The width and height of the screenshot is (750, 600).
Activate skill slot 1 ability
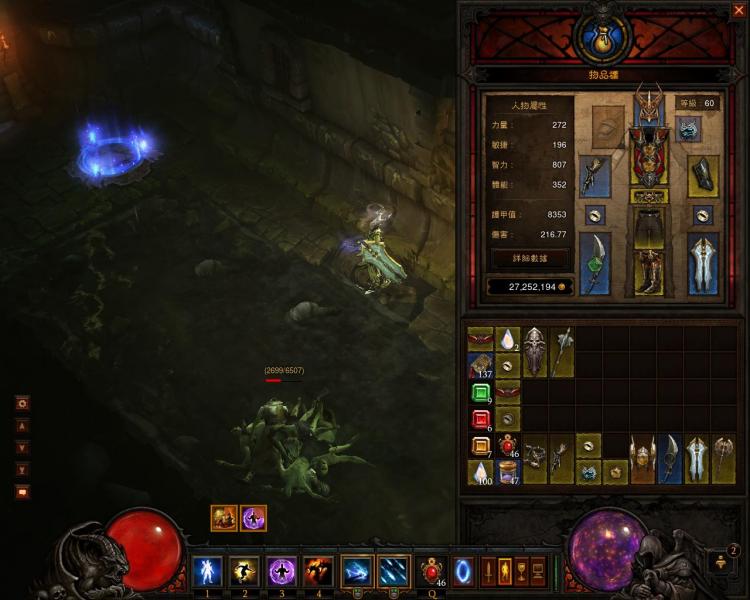pyautogui.click(x=207, y=571)
